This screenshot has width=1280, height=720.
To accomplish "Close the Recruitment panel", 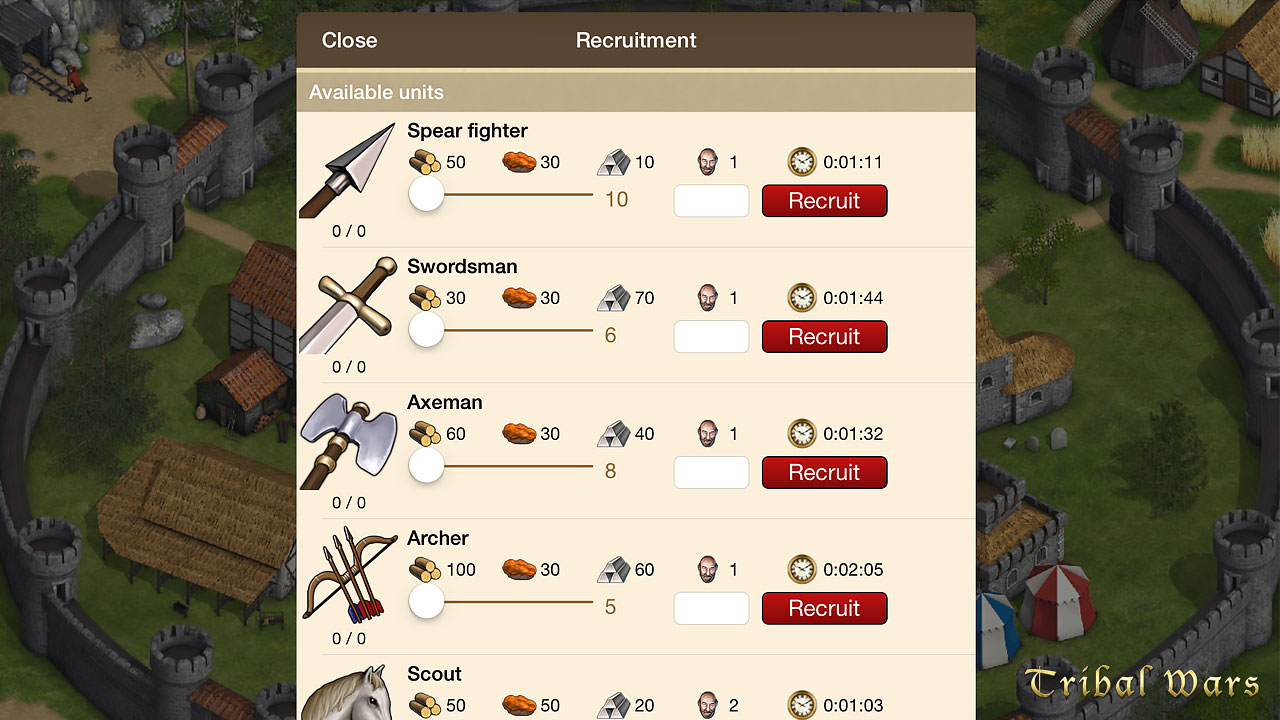I will pos(349,41).
